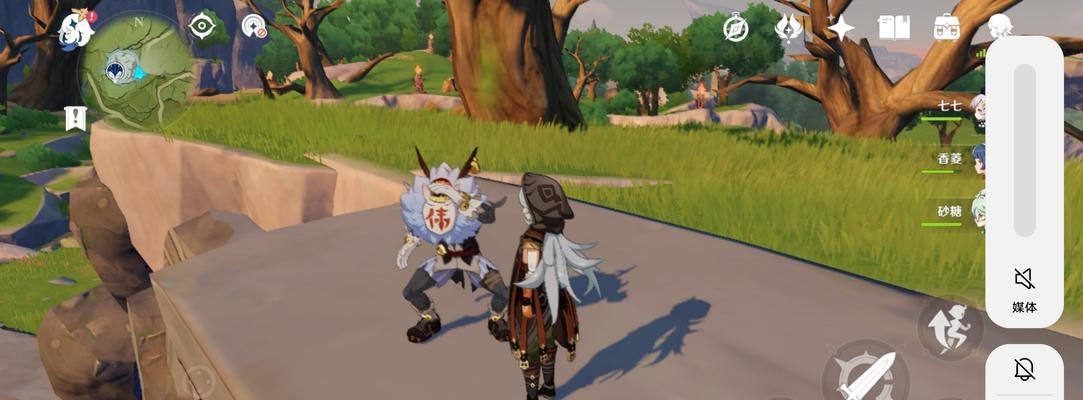Activate the Elemental Sight eye icon
This screenshot has height=400, width=1083.
(x=203, y=26)
